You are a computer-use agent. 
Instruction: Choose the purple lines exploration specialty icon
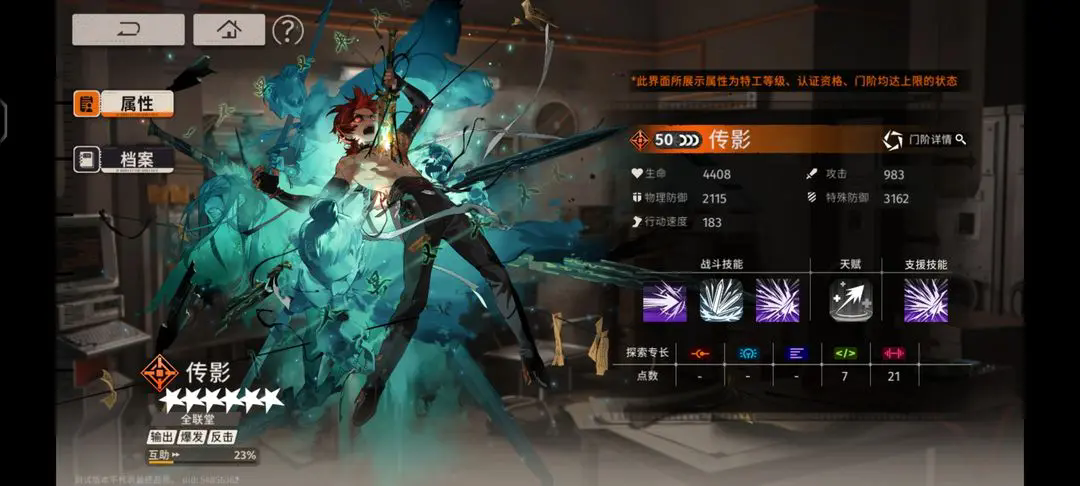pyautogui.click(x=796, y=352)
